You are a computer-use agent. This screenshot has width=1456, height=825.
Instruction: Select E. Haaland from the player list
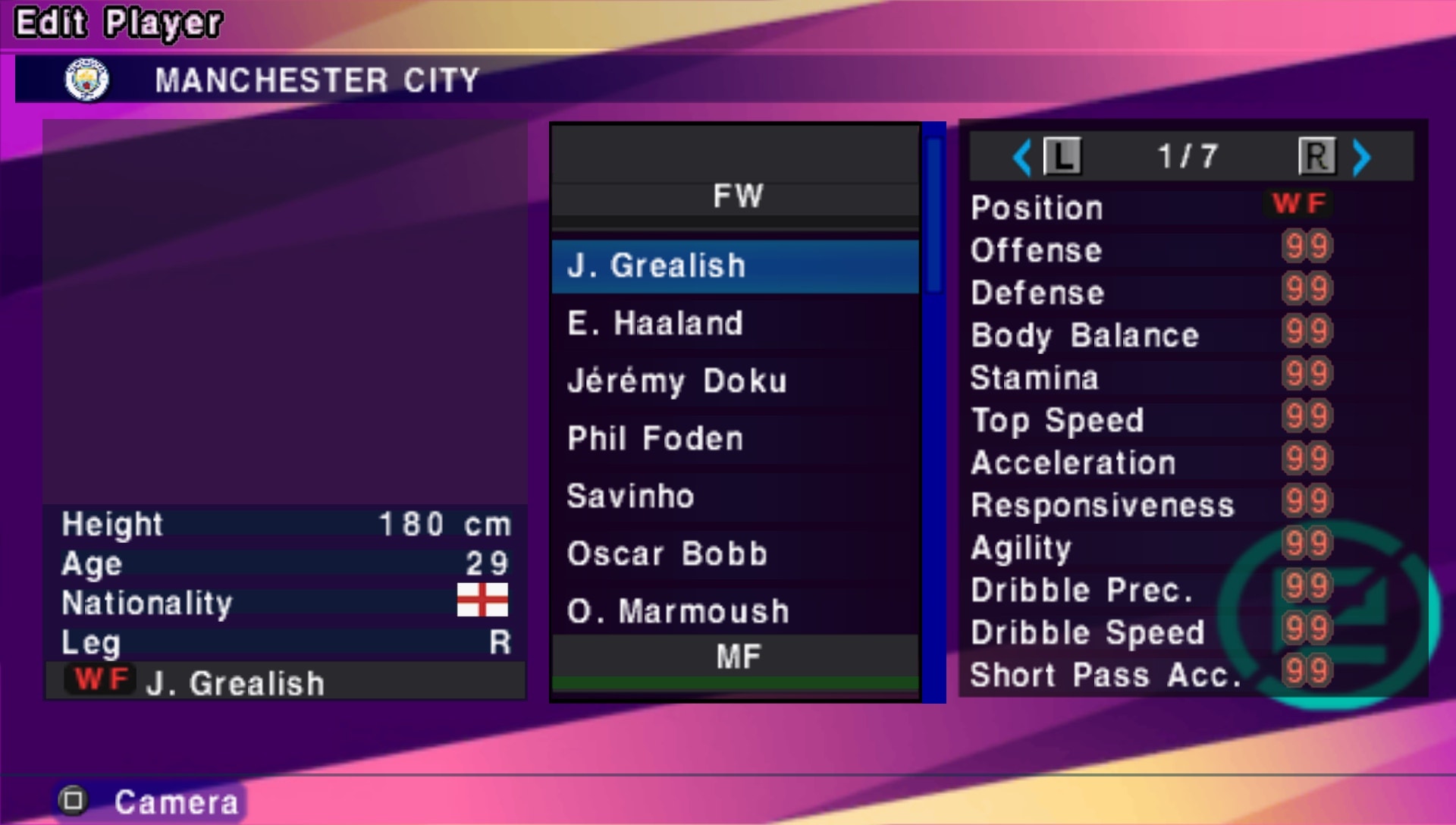point(656,323)
